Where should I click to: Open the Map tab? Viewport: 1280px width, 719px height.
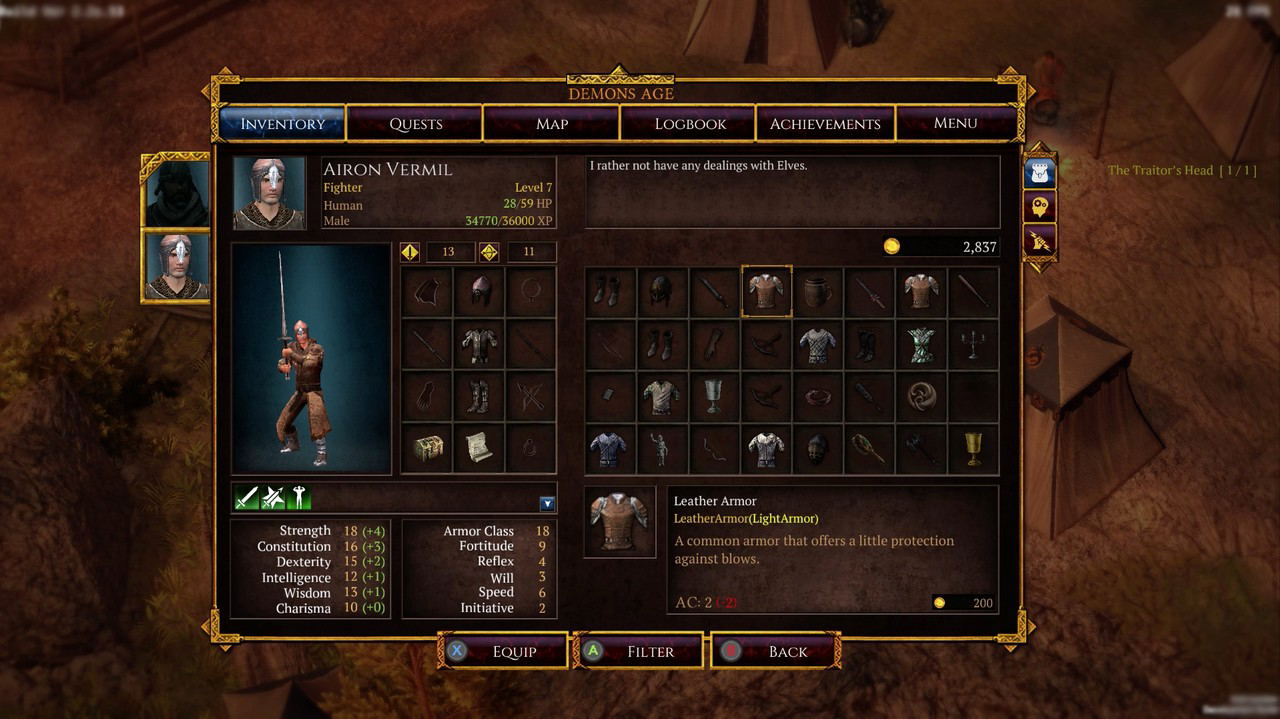(552, 124)
